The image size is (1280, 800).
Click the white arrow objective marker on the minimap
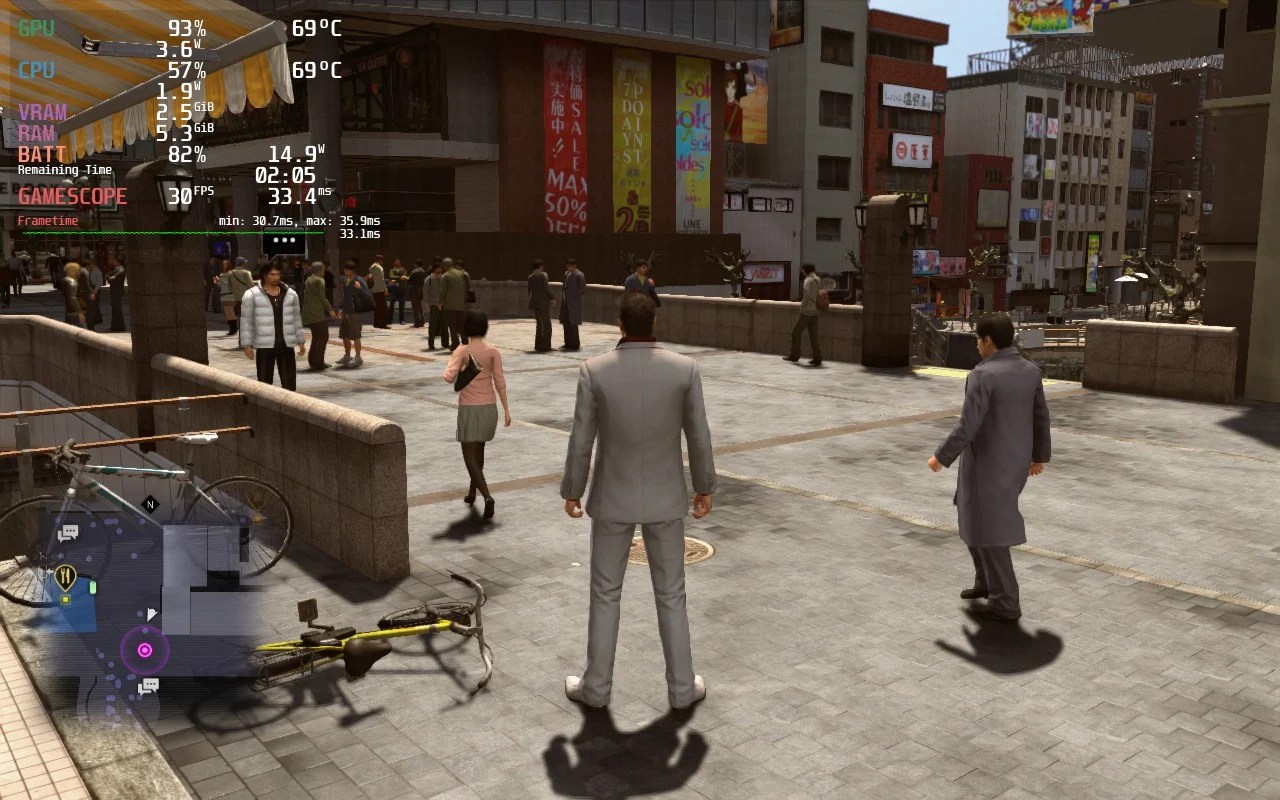click(152, 613)
